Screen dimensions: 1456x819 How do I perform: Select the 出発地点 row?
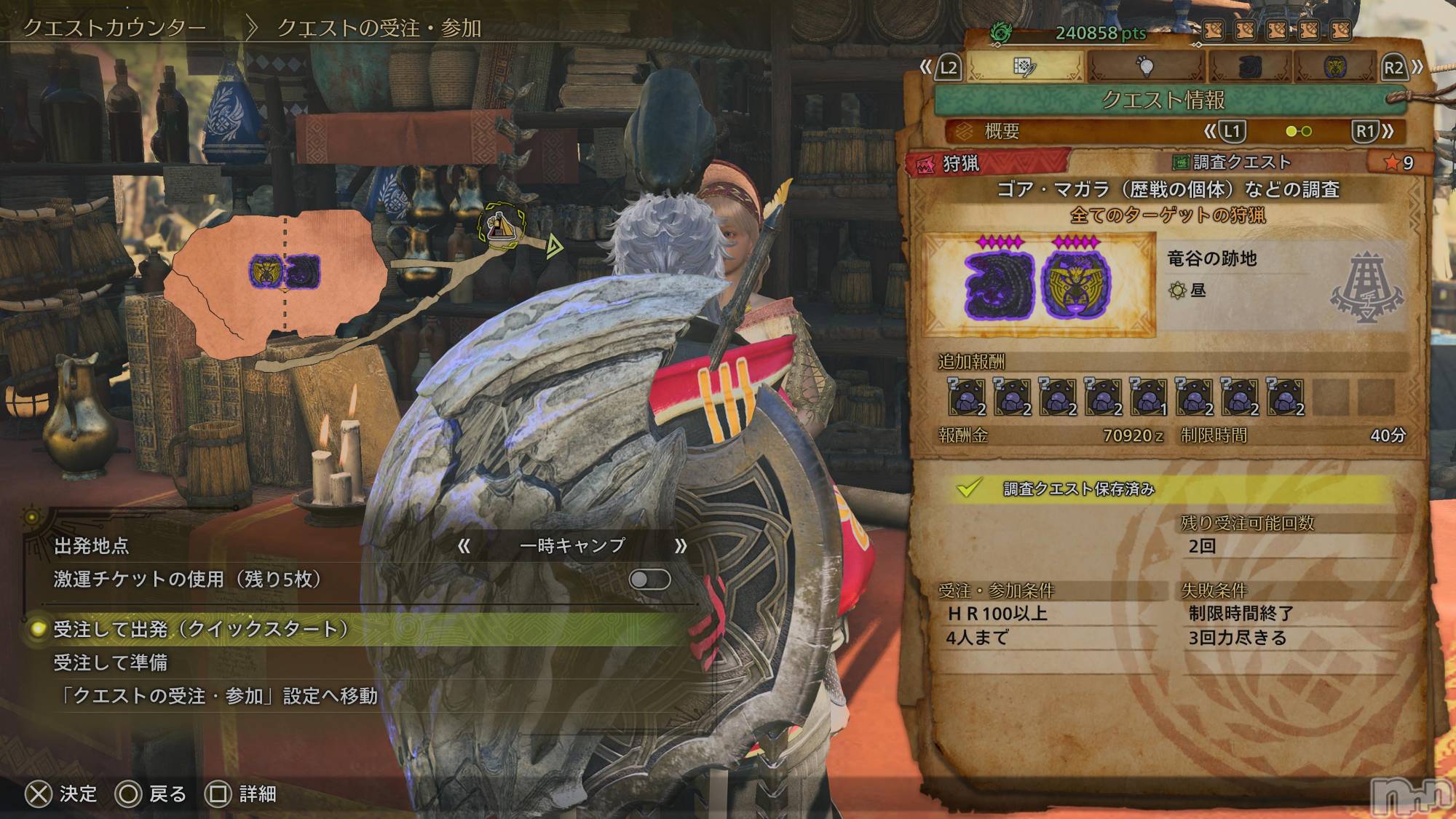(92, 546)
